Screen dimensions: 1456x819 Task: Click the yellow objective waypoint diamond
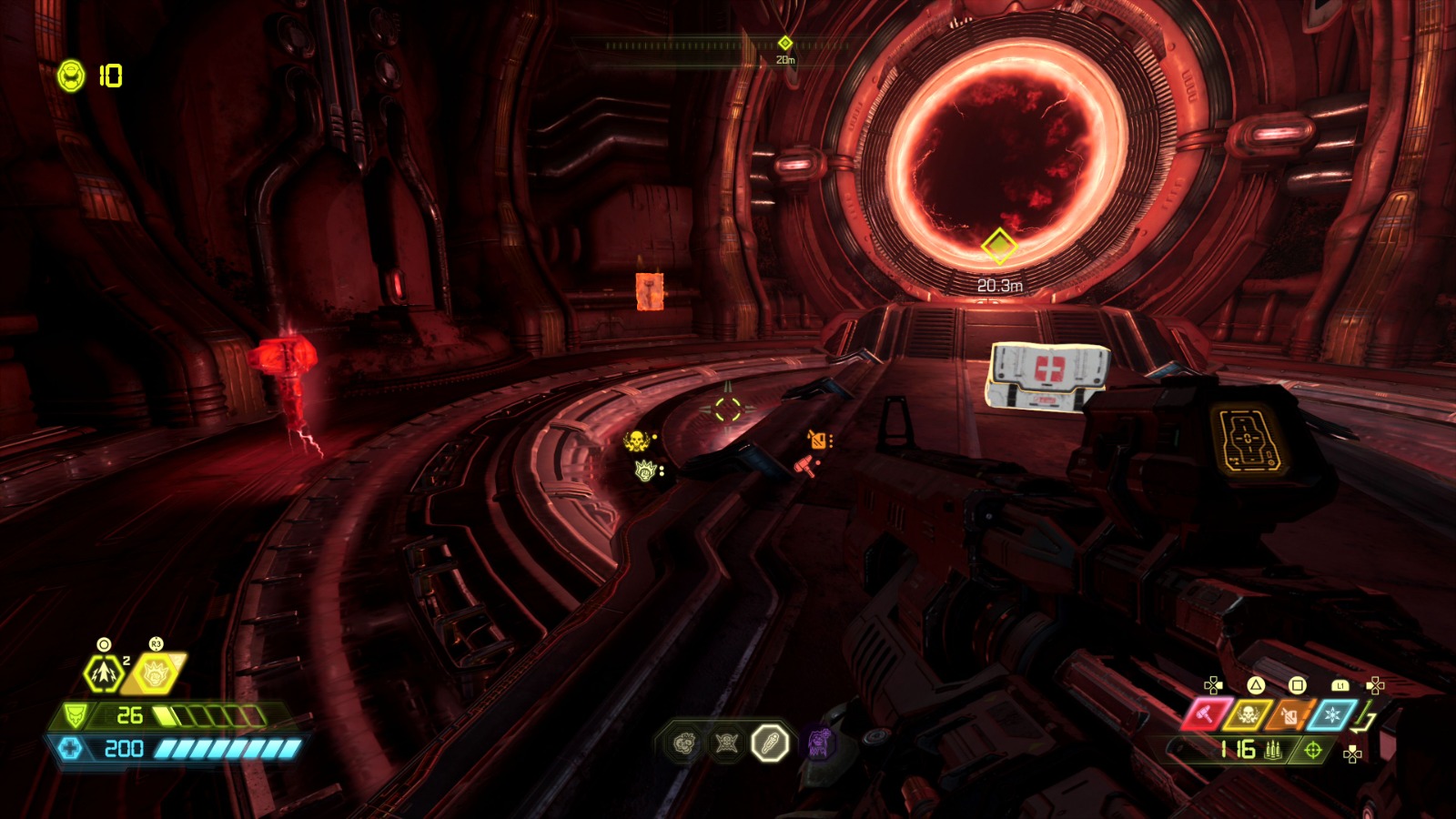click(x=998, y=246)
